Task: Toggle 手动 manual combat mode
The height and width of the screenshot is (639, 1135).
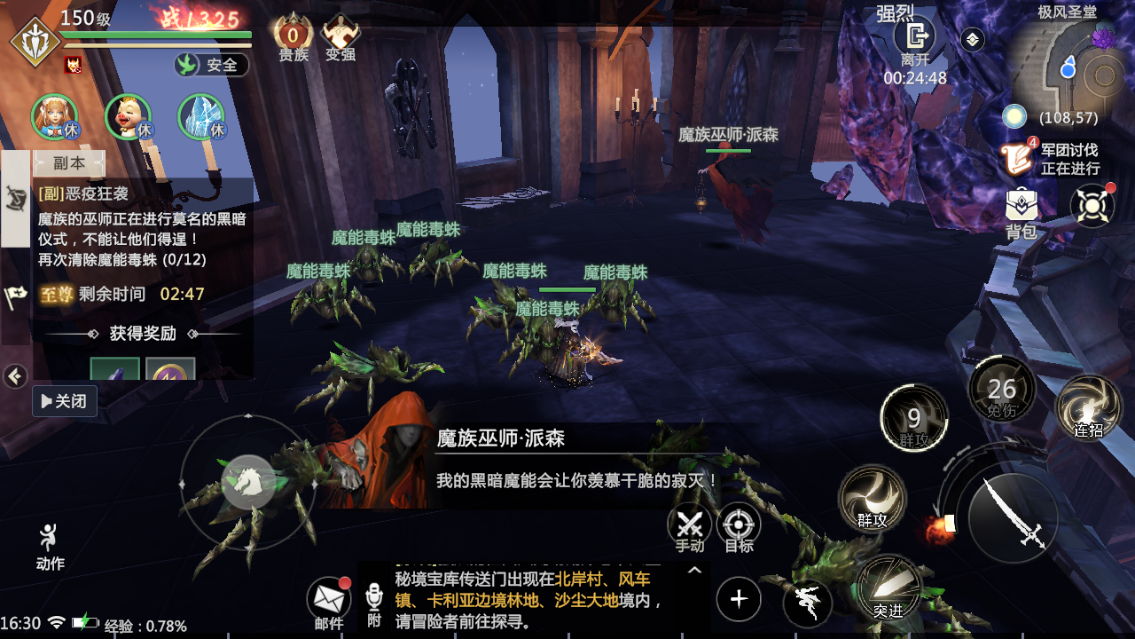Action: click(x=689, y=526)
